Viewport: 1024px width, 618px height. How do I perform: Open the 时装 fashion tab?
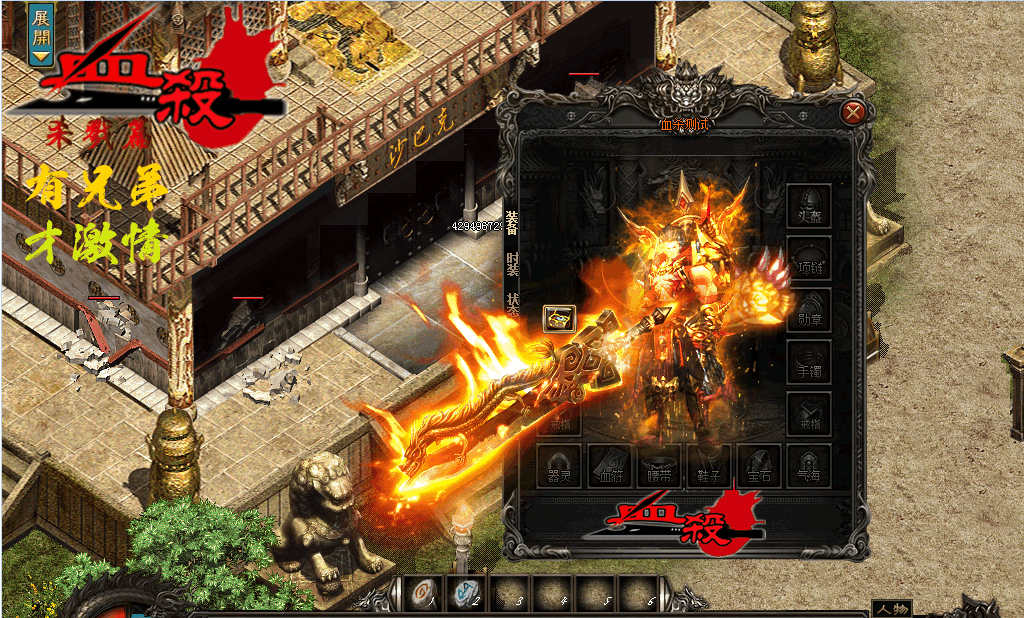[512, 263]
